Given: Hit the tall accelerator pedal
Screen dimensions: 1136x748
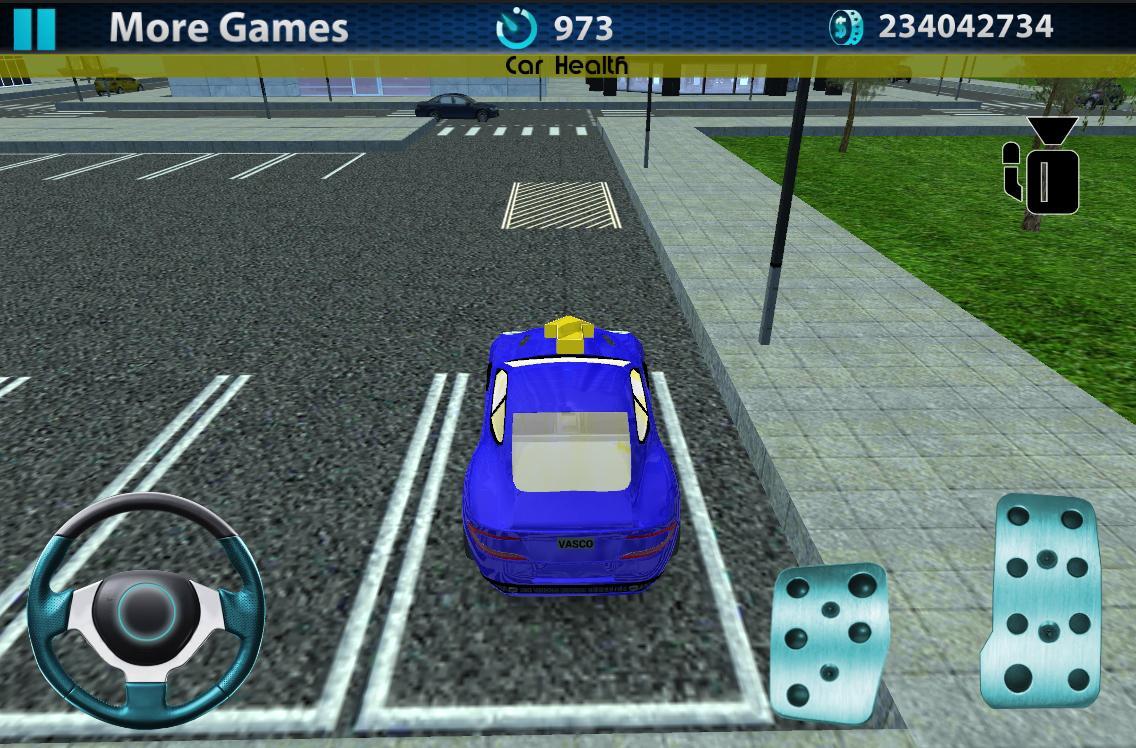Looking at the screenshot, I should tap(1045, 603).
